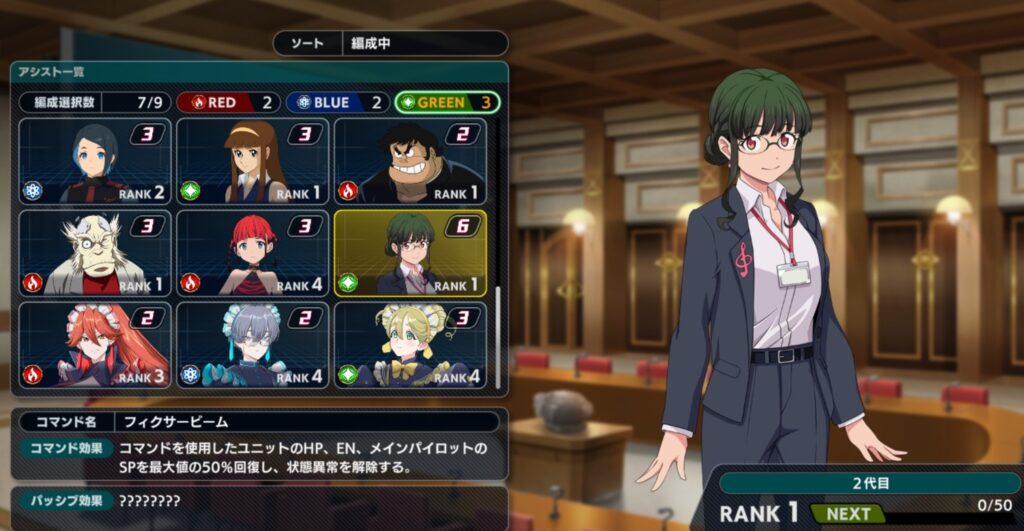The height and width of the screenshot is (531, 1024).
Task: Filter assists by BLUE type
Action: tap(337, 102)
